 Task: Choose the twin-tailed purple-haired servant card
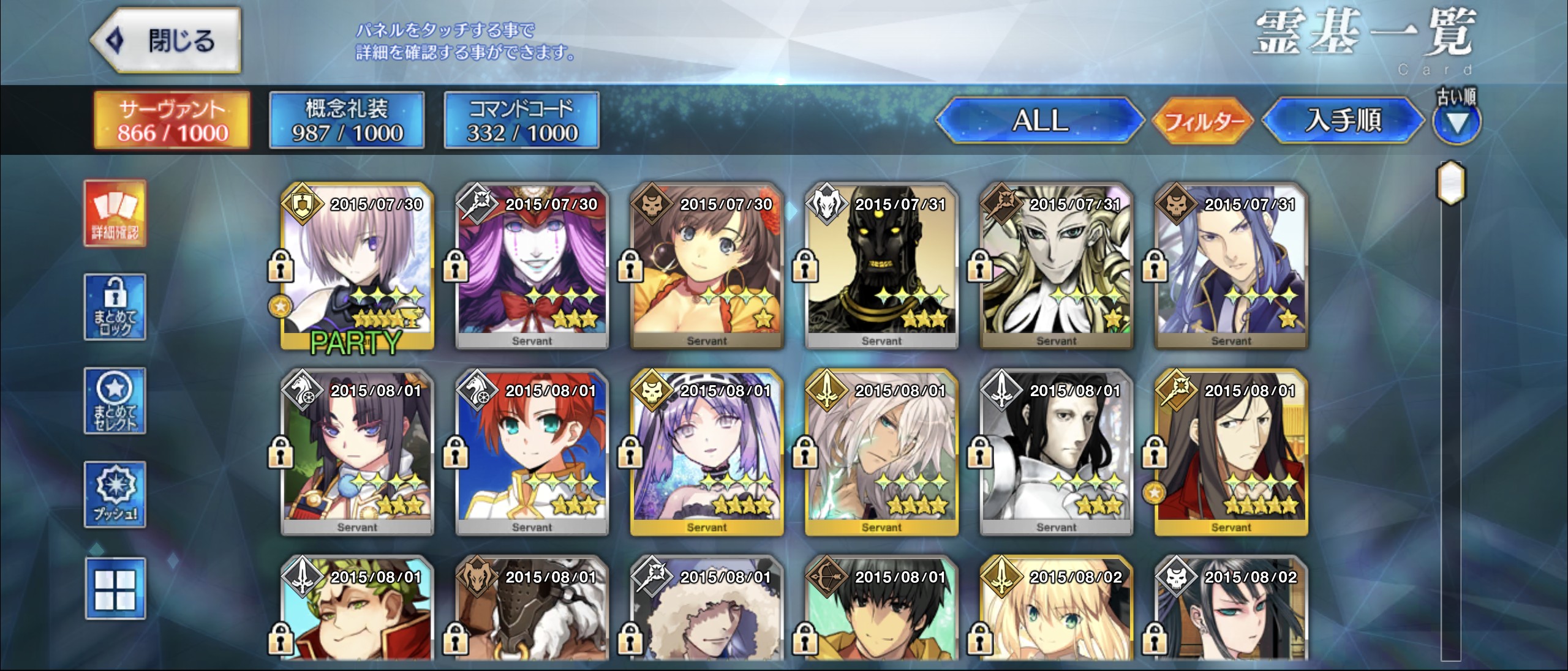707,453
